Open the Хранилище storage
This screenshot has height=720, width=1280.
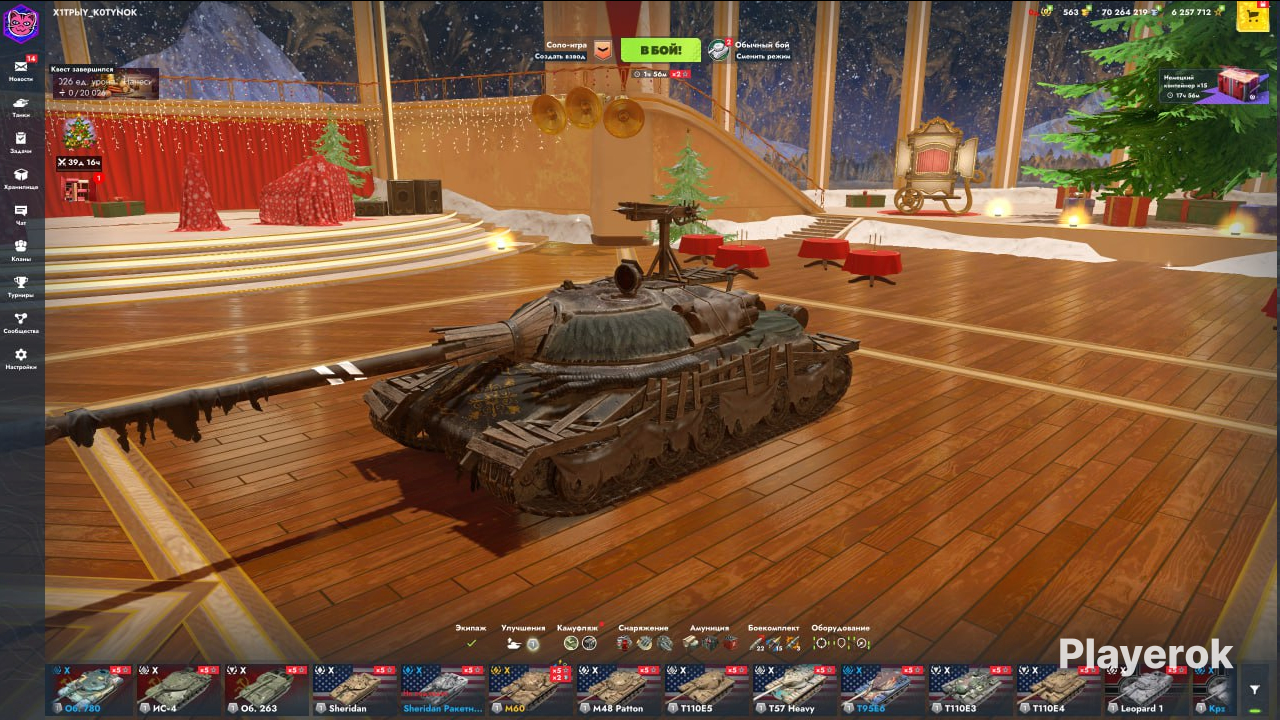[21, 179]
